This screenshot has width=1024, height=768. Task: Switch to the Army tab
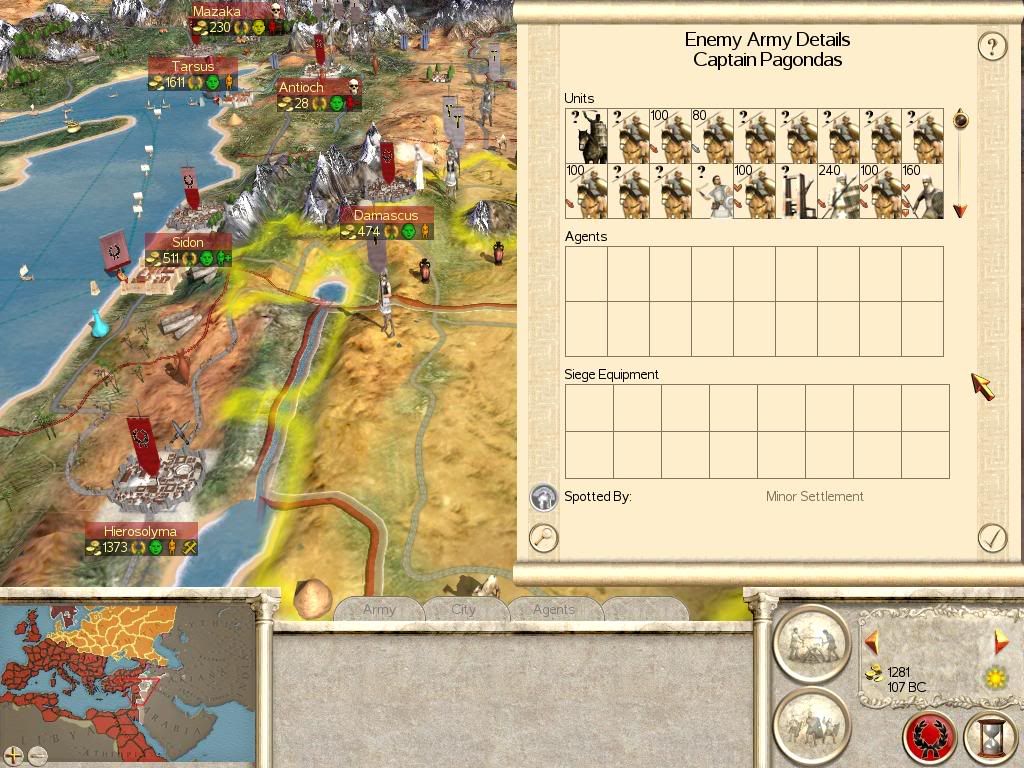[379, 609]
